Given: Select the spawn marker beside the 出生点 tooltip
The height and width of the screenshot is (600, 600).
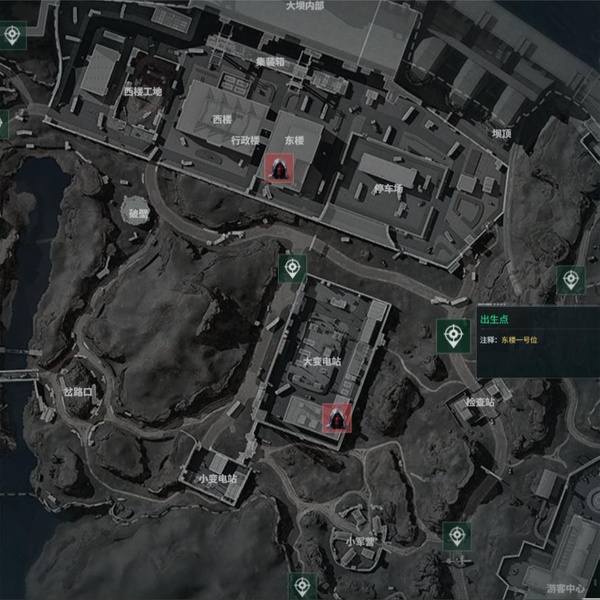Looking at the screenshot, I should pyautogui.click(x=454, y=335).
